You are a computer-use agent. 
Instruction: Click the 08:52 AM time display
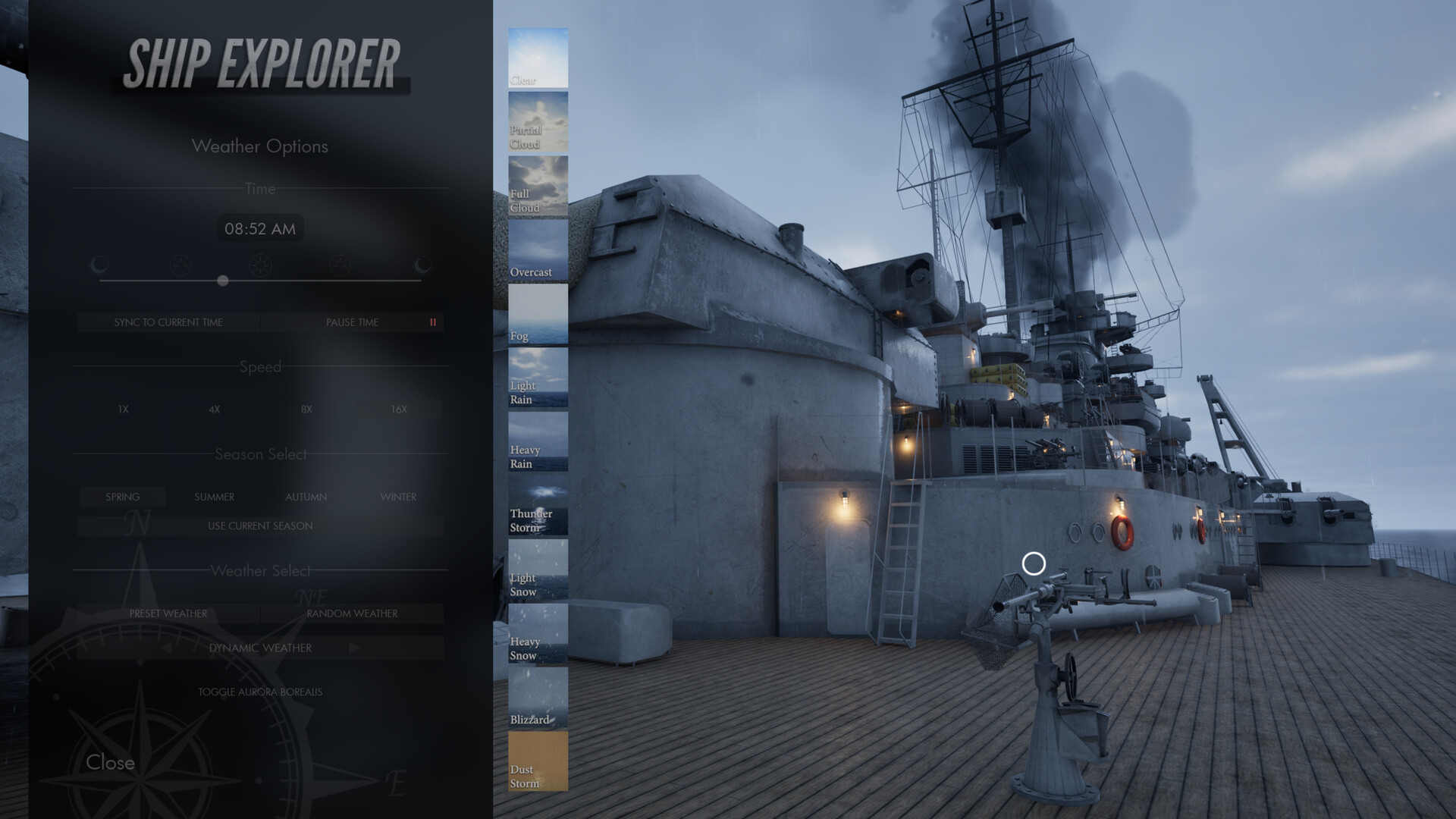(x=260, y=228)
